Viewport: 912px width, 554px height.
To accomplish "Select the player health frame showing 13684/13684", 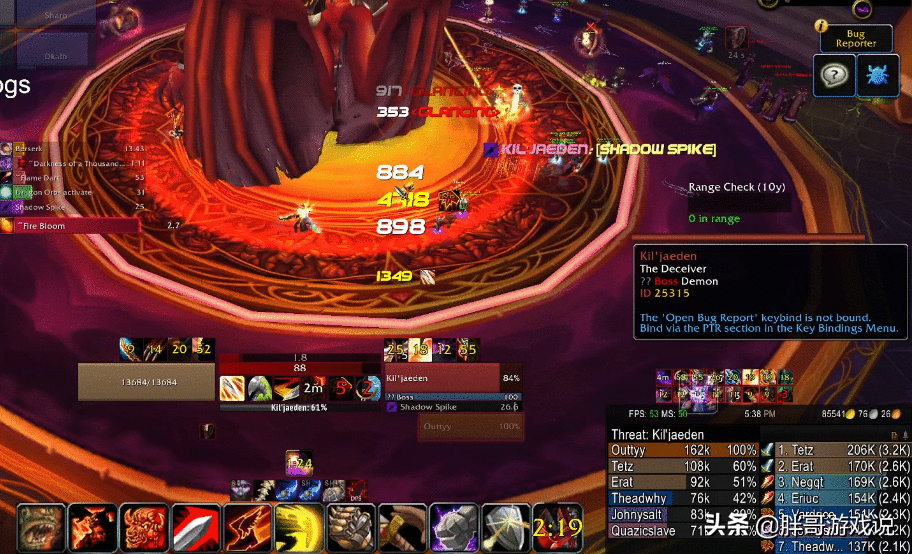I will click(147, 381).
